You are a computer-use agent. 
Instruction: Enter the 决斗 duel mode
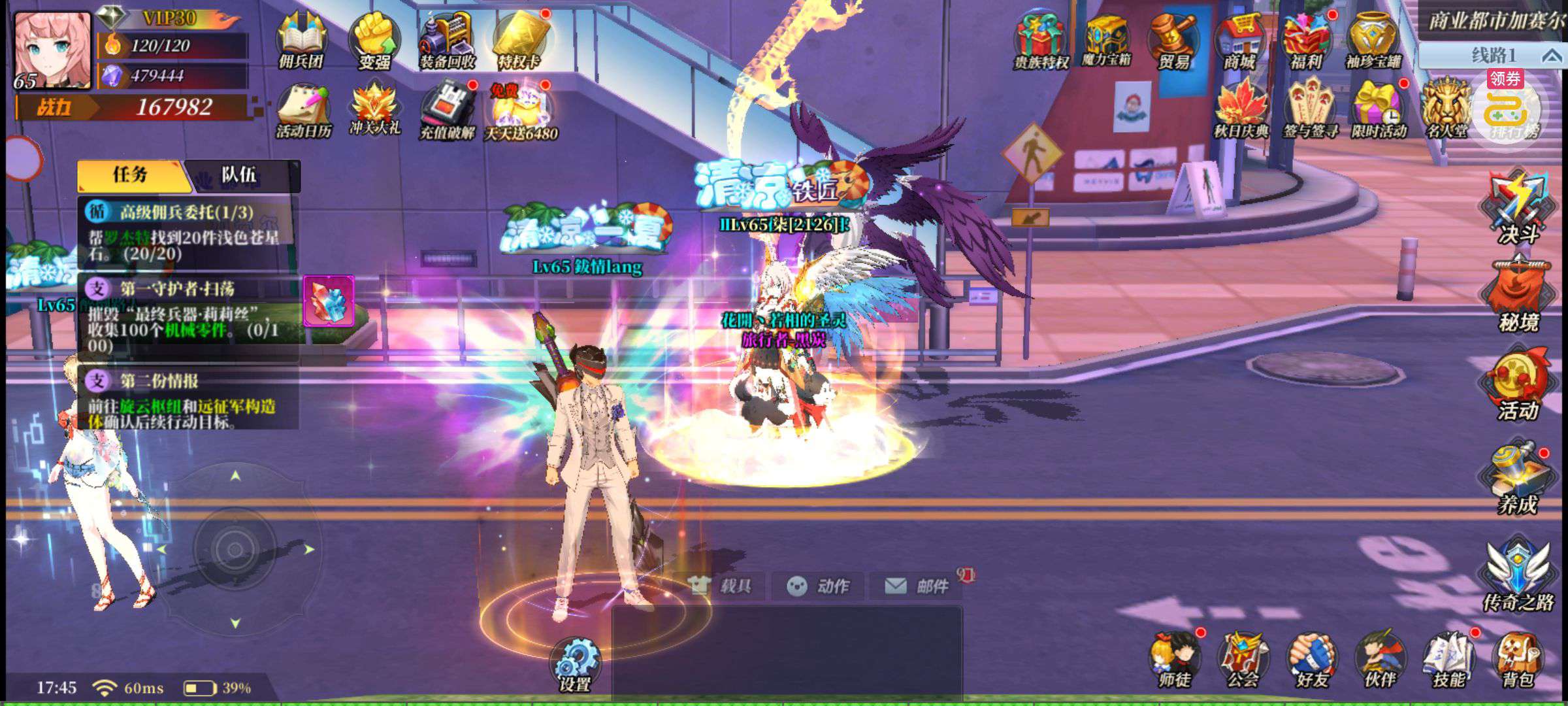1518,206
